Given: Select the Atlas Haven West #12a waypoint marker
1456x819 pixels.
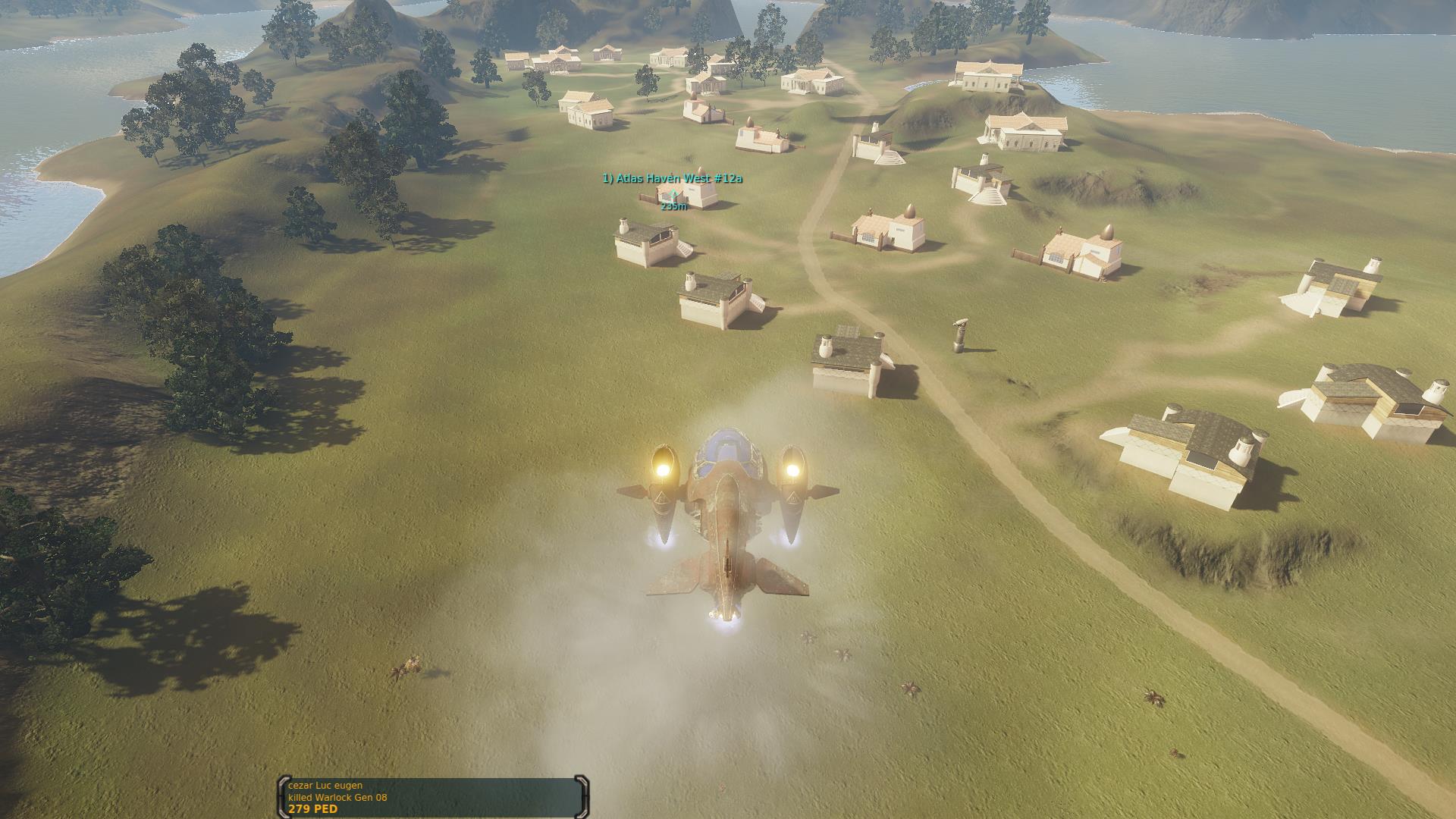Looking at the screenshot, I should [673, 195].
